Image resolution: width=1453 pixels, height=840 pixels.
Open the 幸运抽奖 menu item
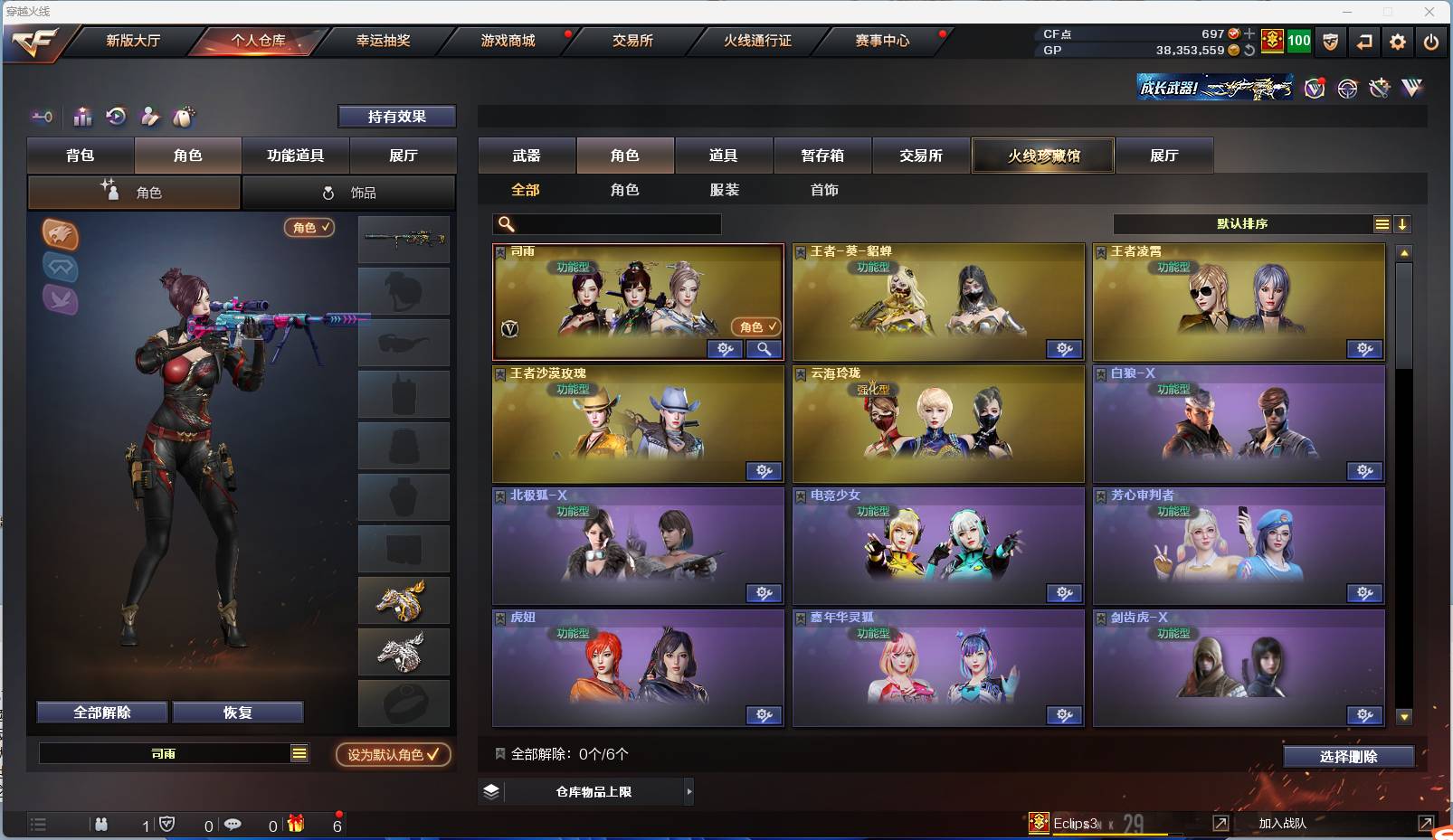[x=382, y=41]
